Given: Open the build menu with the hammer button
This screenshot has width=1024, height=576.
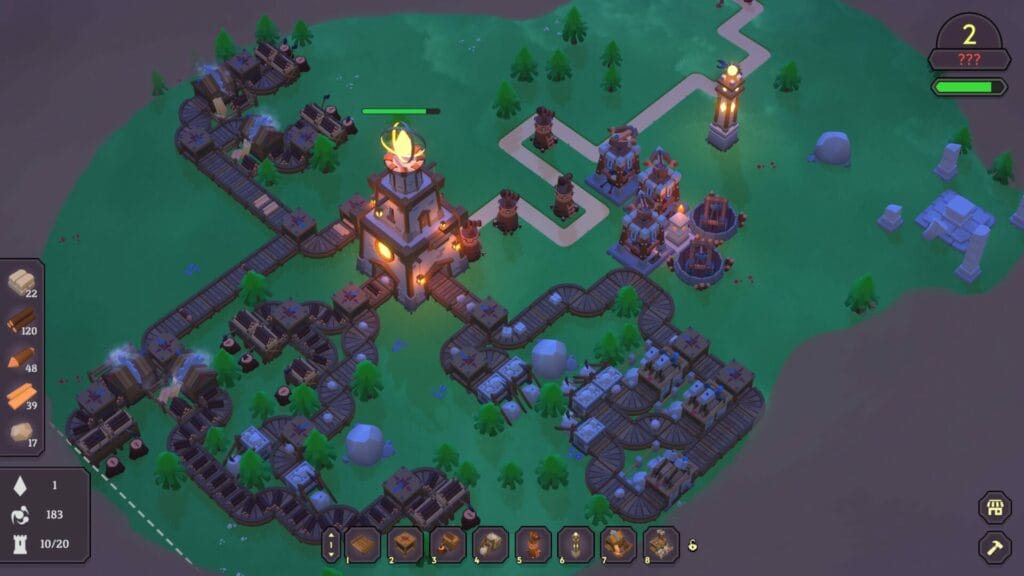Looking at the screenshot, I should [994, 546].
